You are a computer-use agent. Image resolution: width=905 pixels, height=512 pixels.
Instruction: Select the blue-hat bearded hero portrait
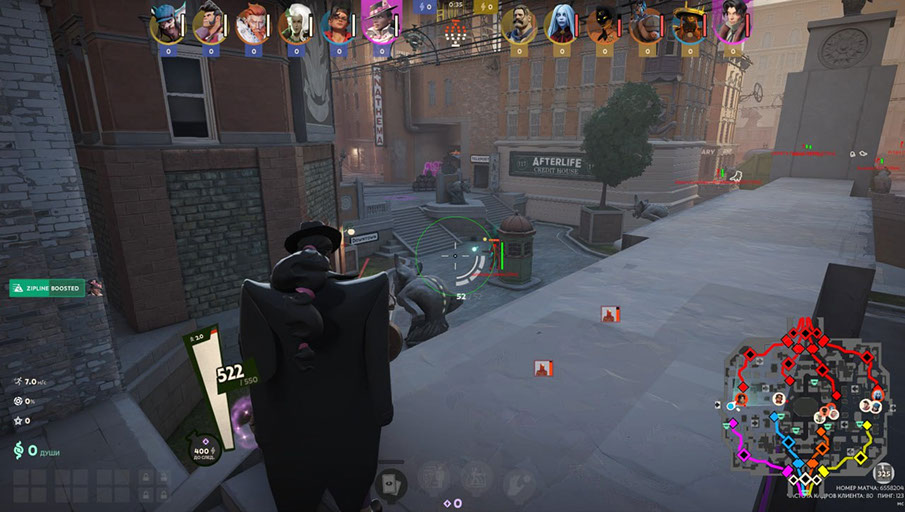coord(165,24)
